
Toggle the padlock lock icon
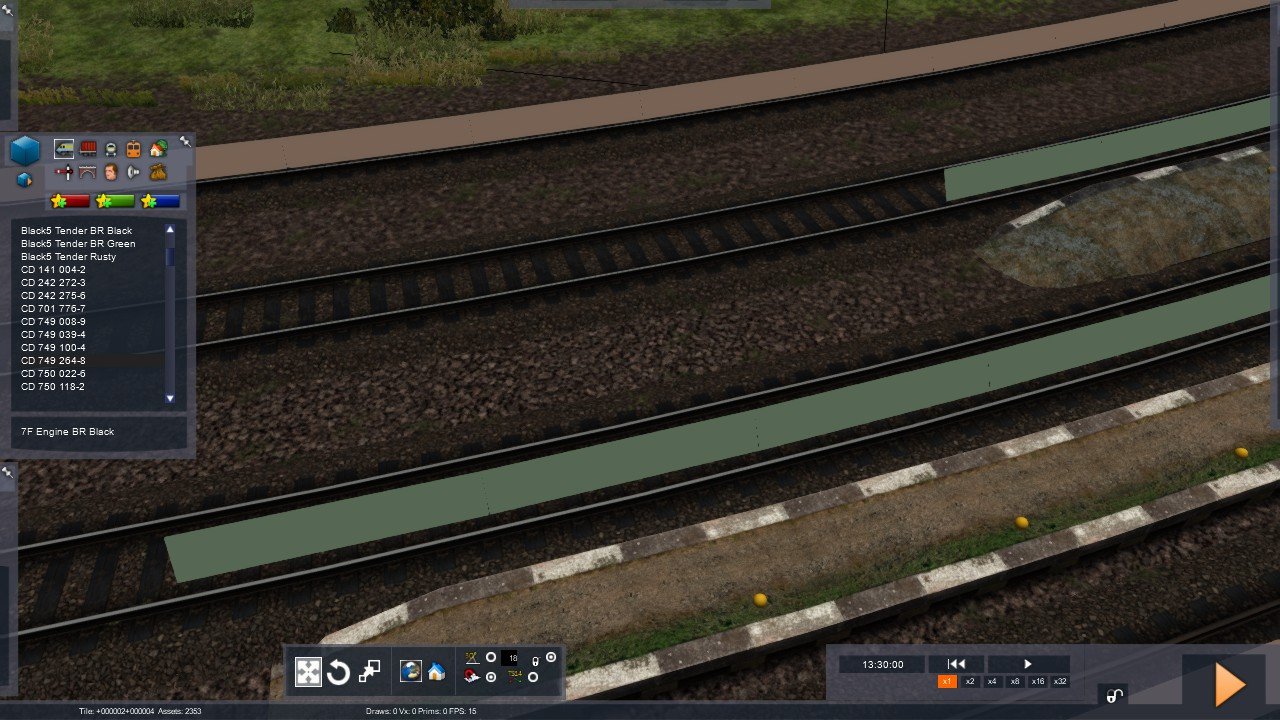click(1113, 696)
